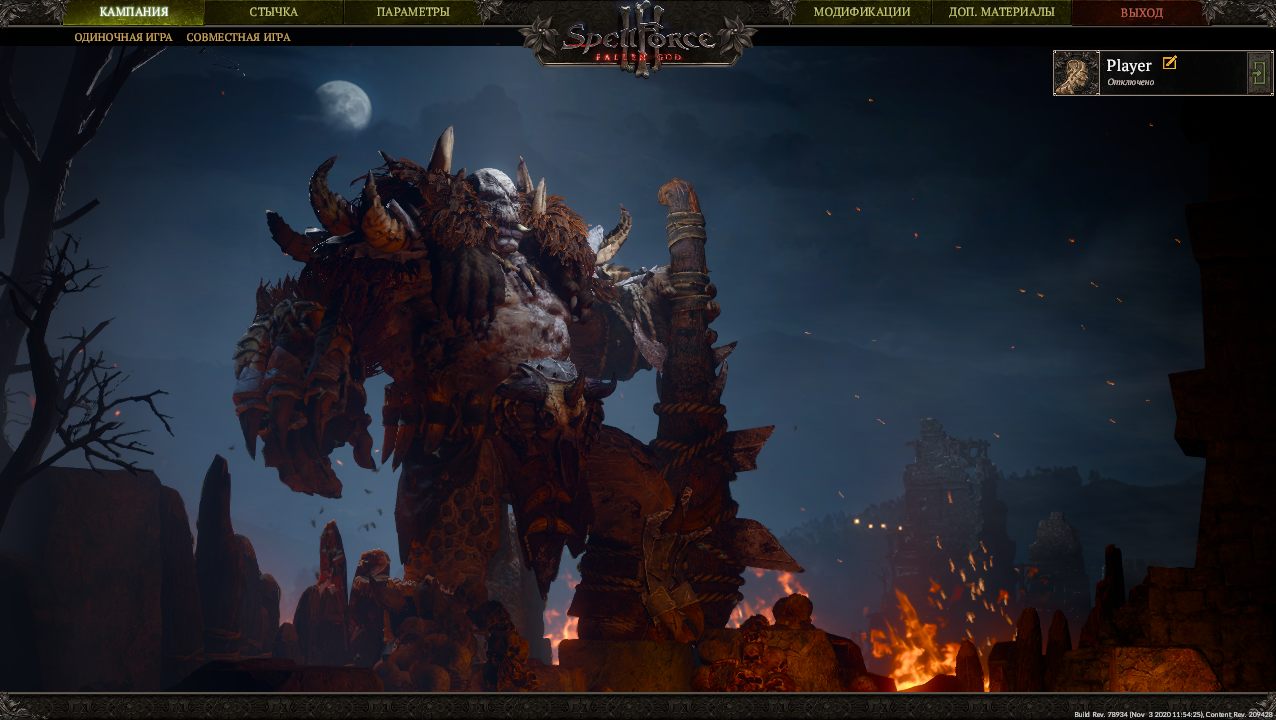Screen dimensions: 1276x720
Task: Open the Кампания menu tab
Action: tap(133, 13)
